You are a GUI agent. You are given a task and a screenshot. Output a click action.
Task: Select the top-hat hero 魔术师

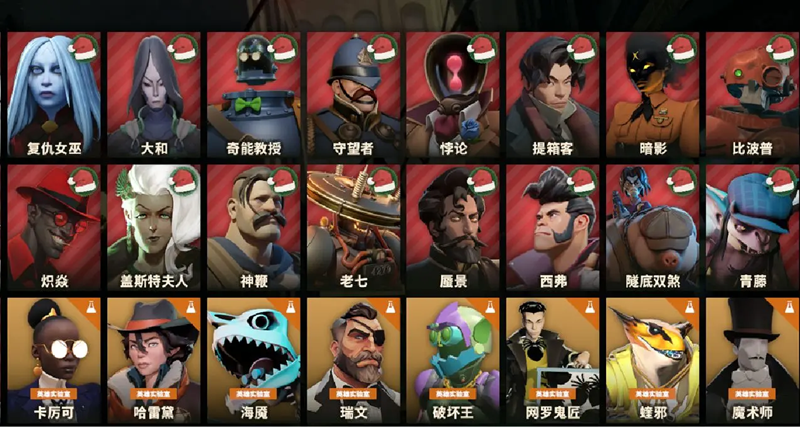pos(751,360)
